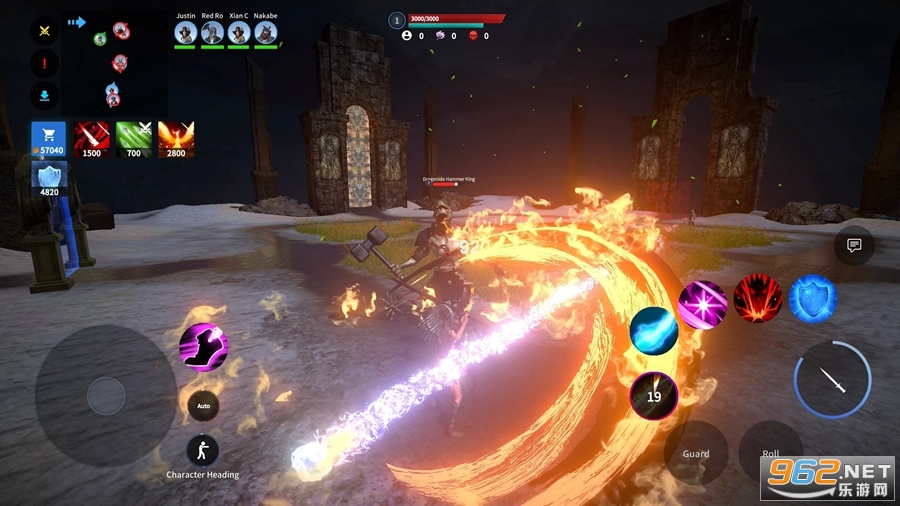Activate the red explosion skill
Viewport: 900px width, 506px height.
pyautogui.click(x=757, y=298)
